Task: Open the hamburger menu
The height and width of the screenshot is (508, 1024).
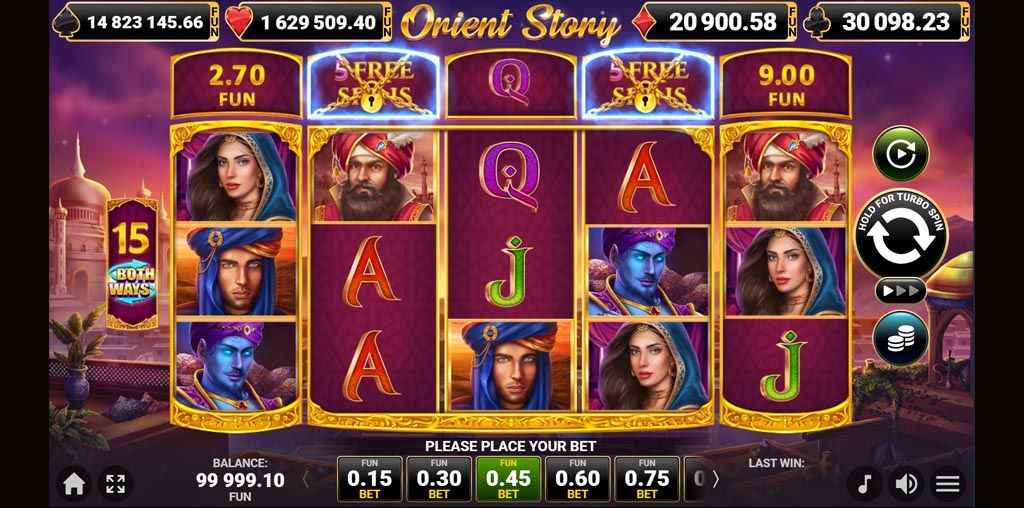Action: [x=947, y=485]
